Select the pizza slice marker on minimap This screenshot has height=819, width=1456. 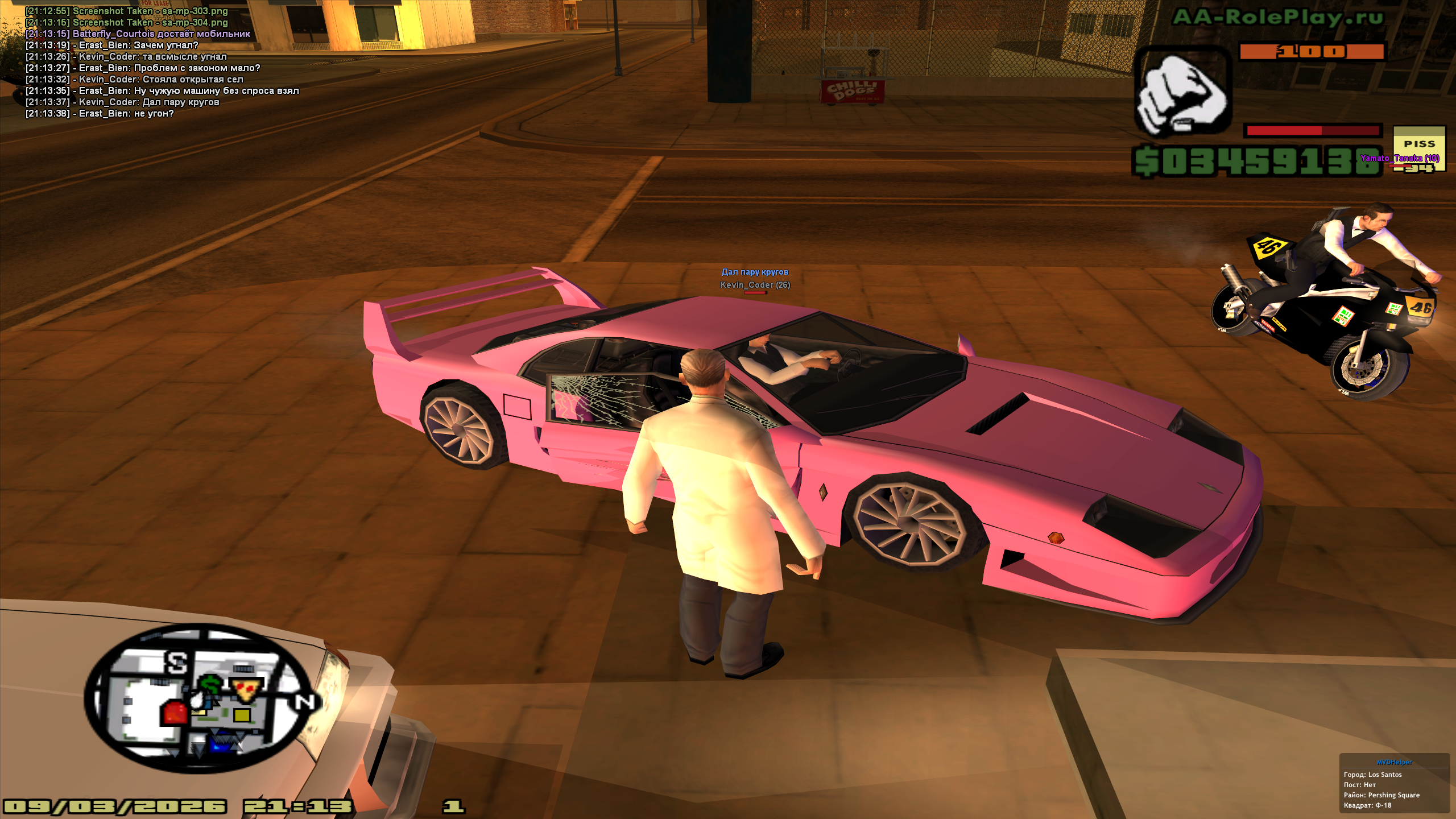246,689
